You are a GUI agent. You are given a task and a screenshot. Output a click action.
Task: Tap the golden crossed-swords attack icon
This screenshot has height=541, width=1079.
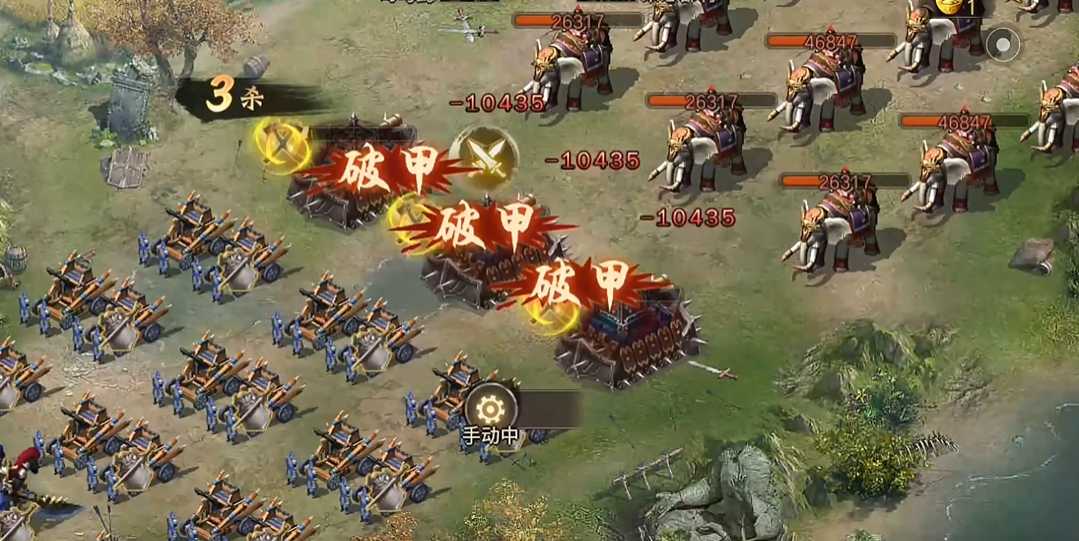484,156
